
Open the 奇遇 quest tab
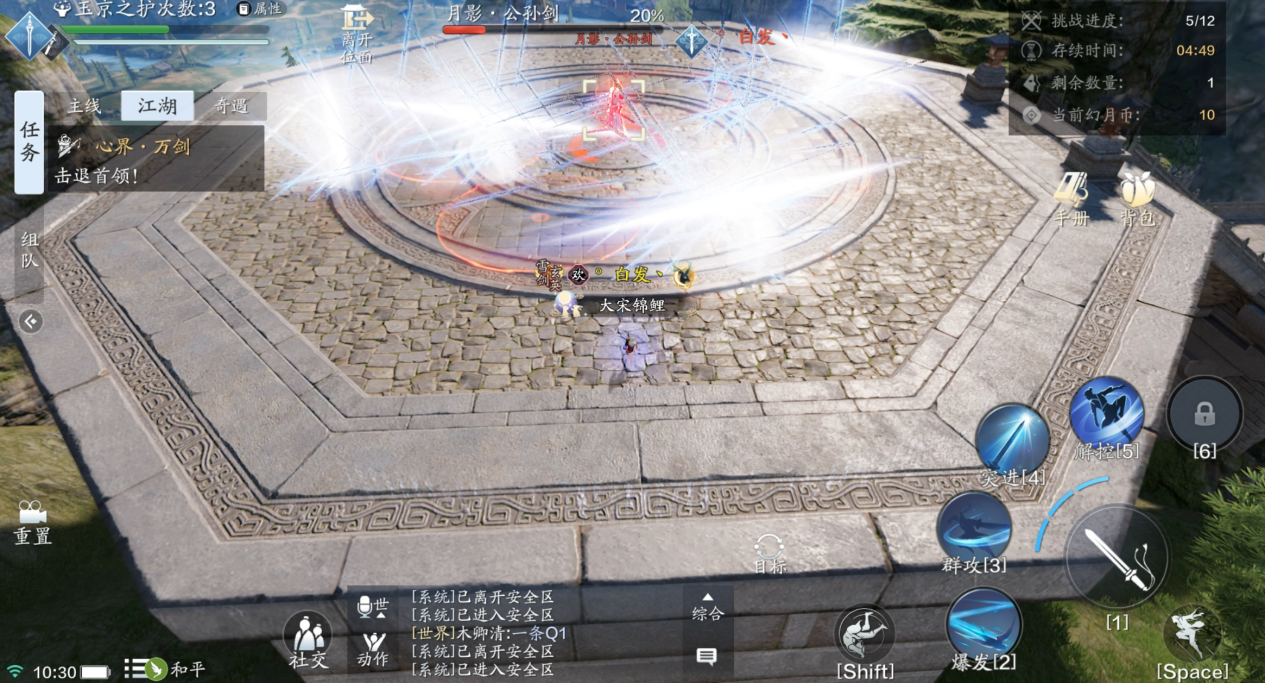[x=231, y=106]
